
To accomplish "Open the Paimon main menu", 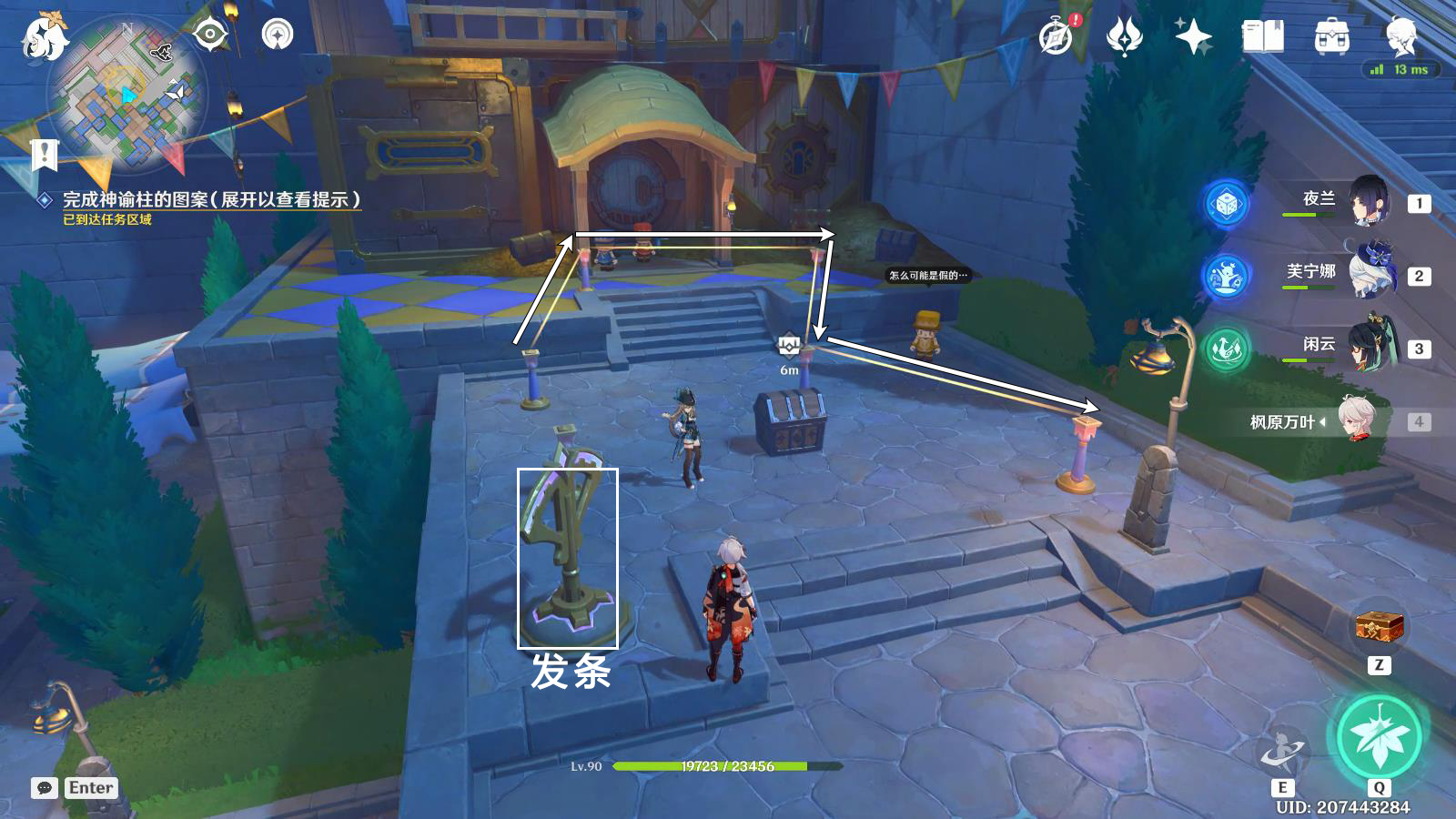I will (x=45, y=37).
